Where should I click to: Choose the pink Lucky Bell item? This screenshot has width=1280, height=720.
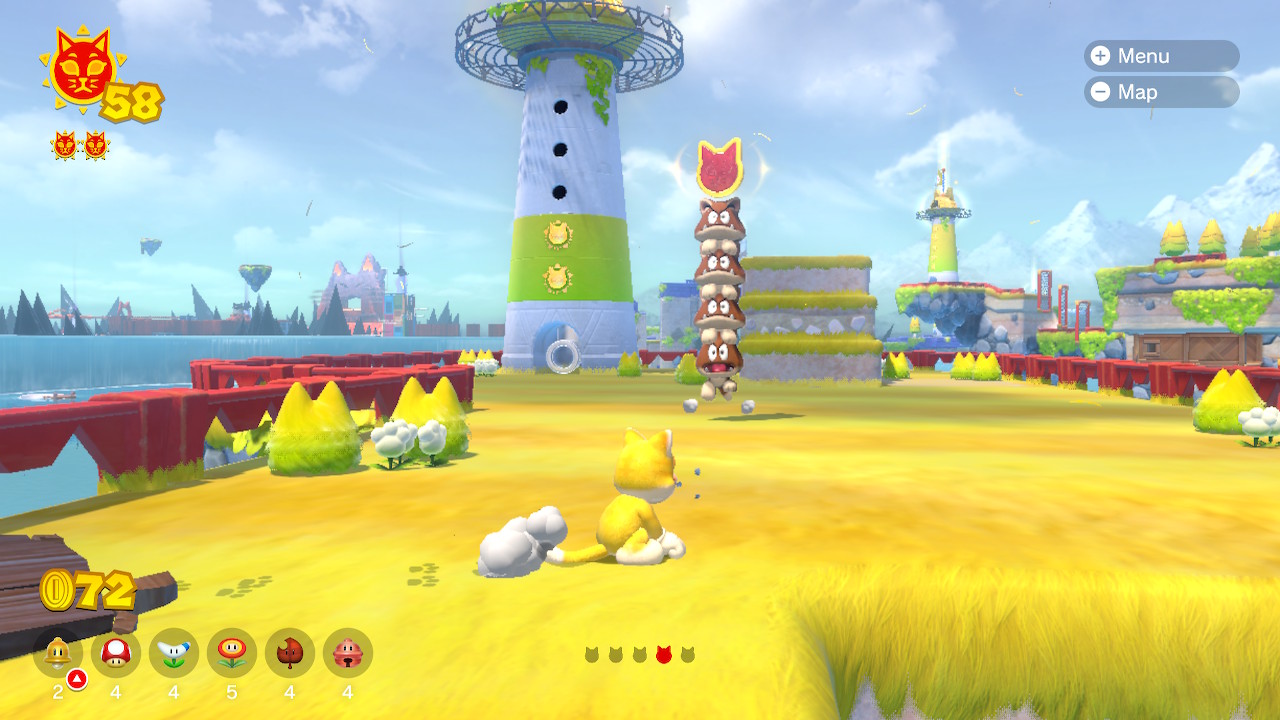(x=348, y=653)
